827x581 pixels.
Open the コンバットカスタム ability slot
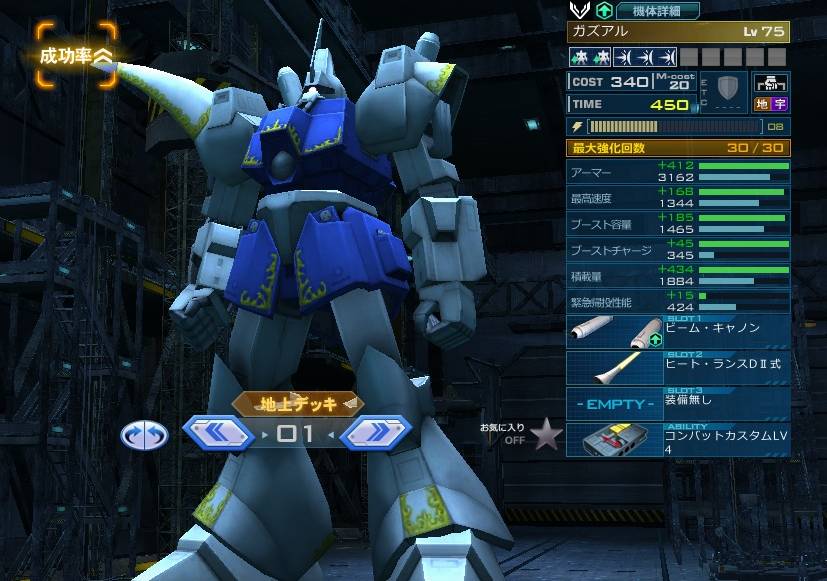point(678,439)
